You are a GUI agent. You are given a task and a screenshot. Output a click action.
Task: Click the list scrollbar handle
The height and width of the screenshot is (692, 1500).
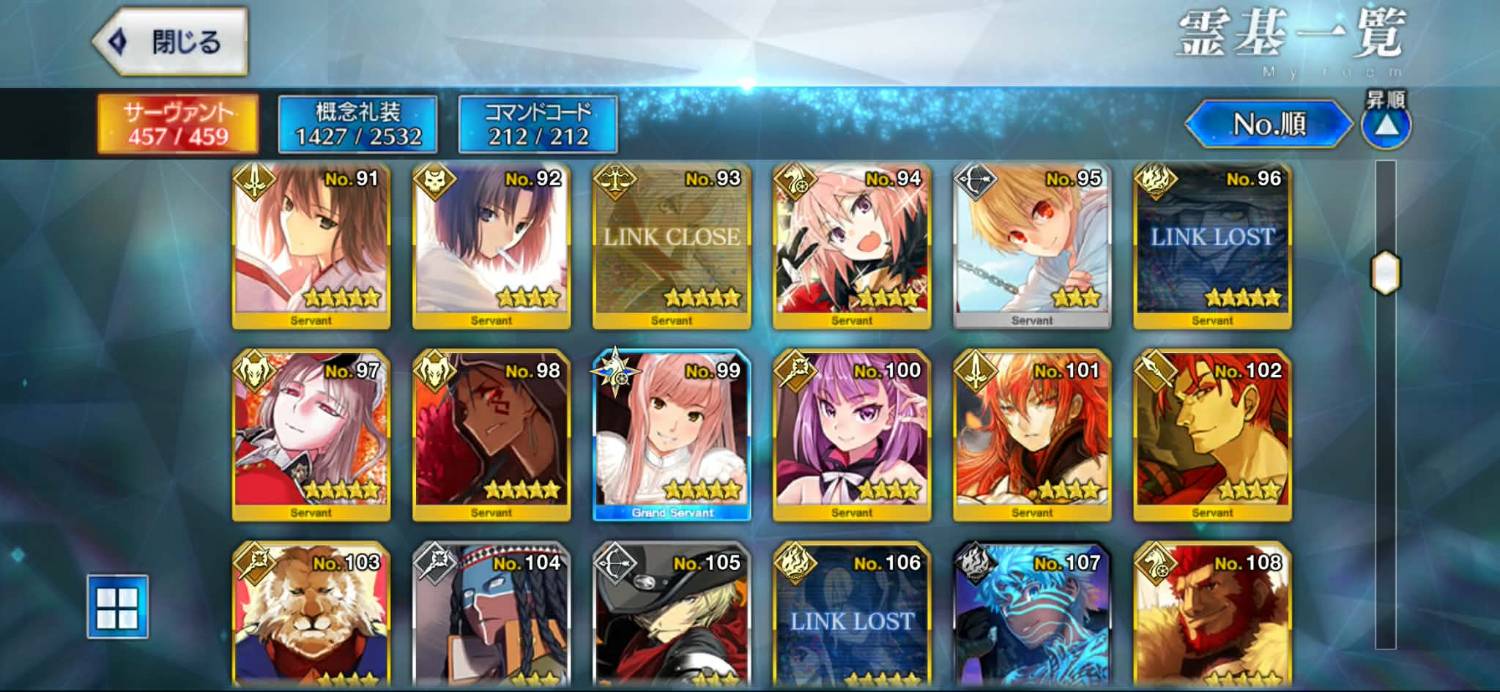click(x=1385, y=273)
